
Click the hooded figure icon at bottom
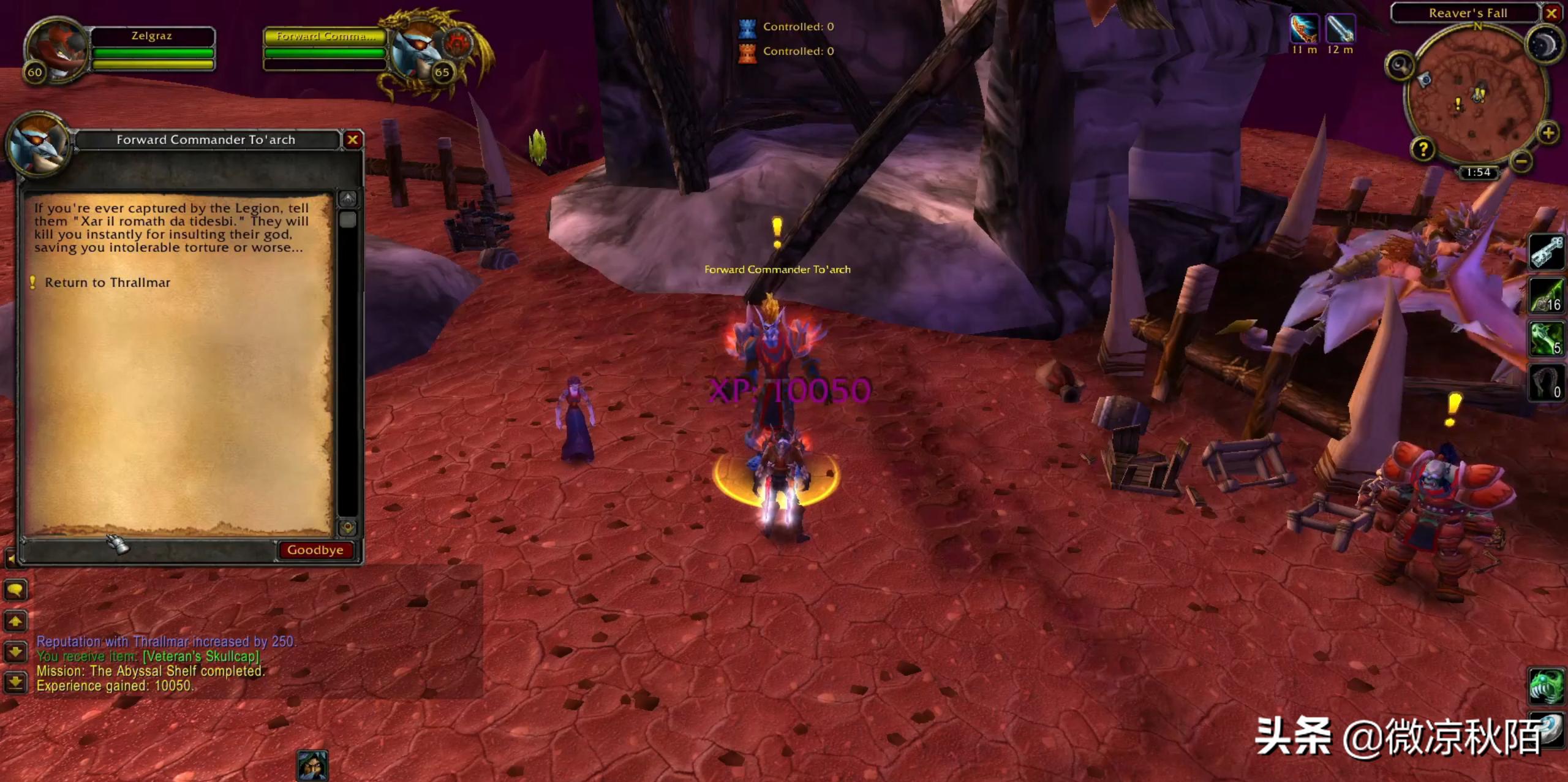312,765
